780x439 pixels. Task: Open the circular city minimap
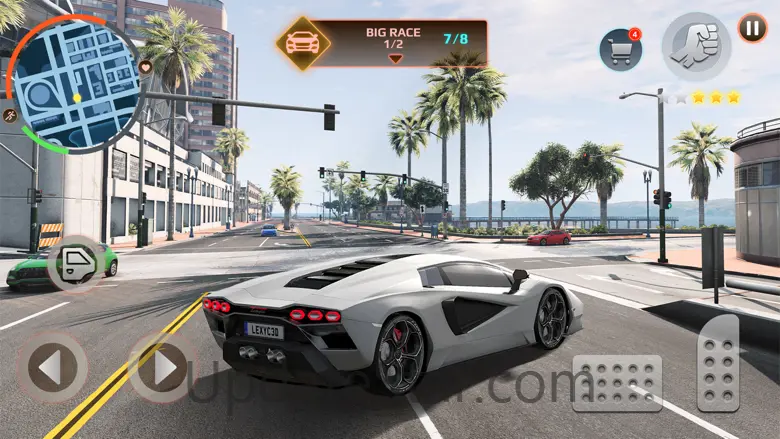point(75,85)
